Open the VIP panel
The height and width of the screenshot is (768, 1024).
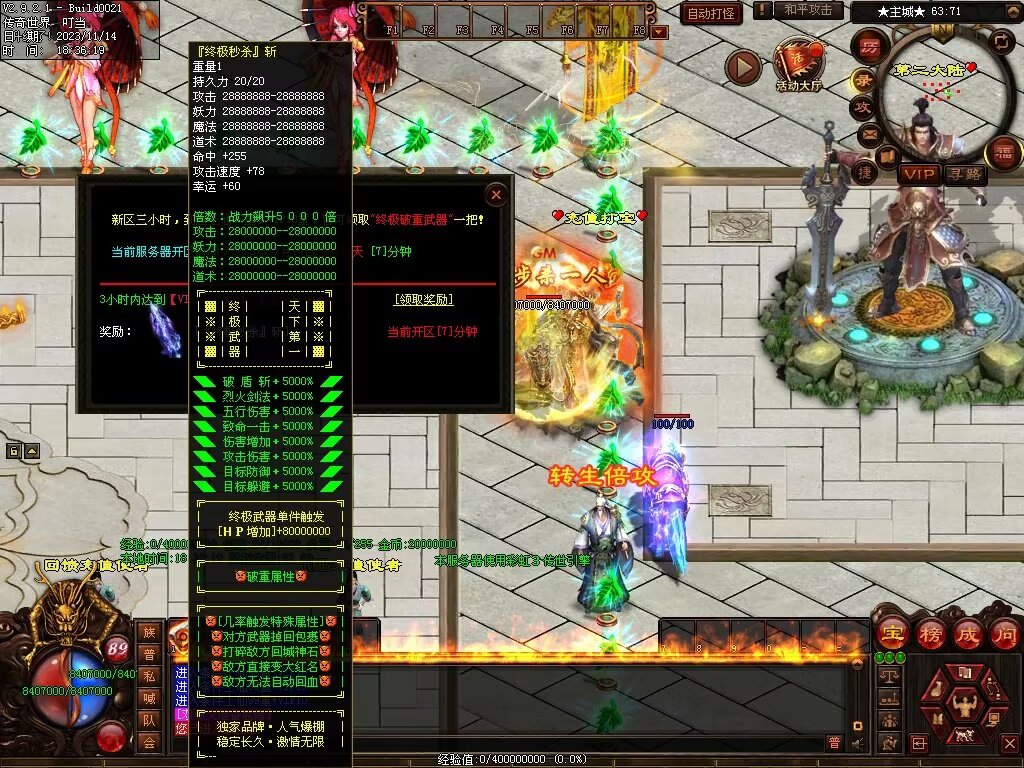pos(918,174)
